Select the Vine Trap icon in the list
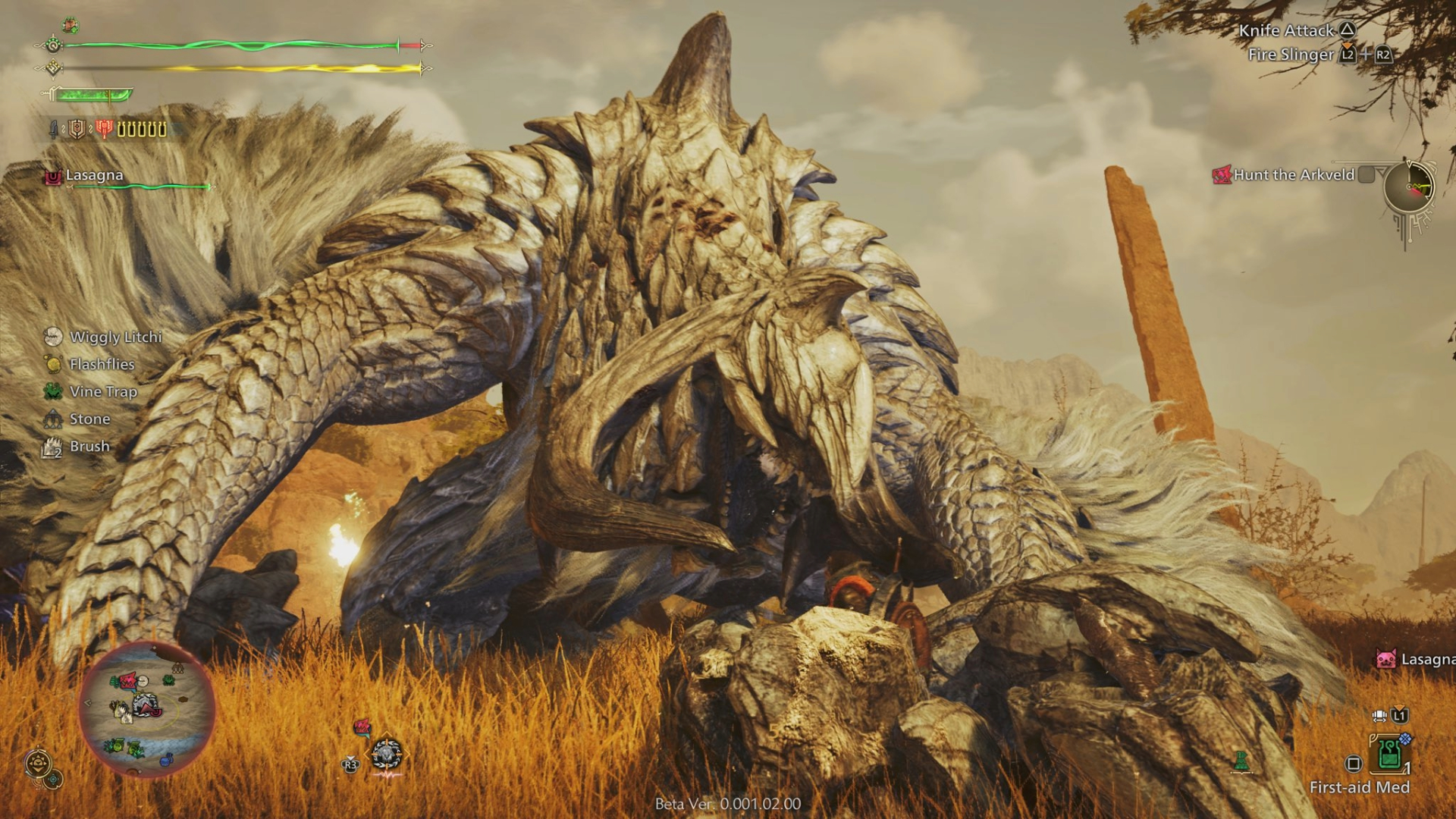This screenshot has height=819, width=1456. pyautogui.click(x=52, y=391)
